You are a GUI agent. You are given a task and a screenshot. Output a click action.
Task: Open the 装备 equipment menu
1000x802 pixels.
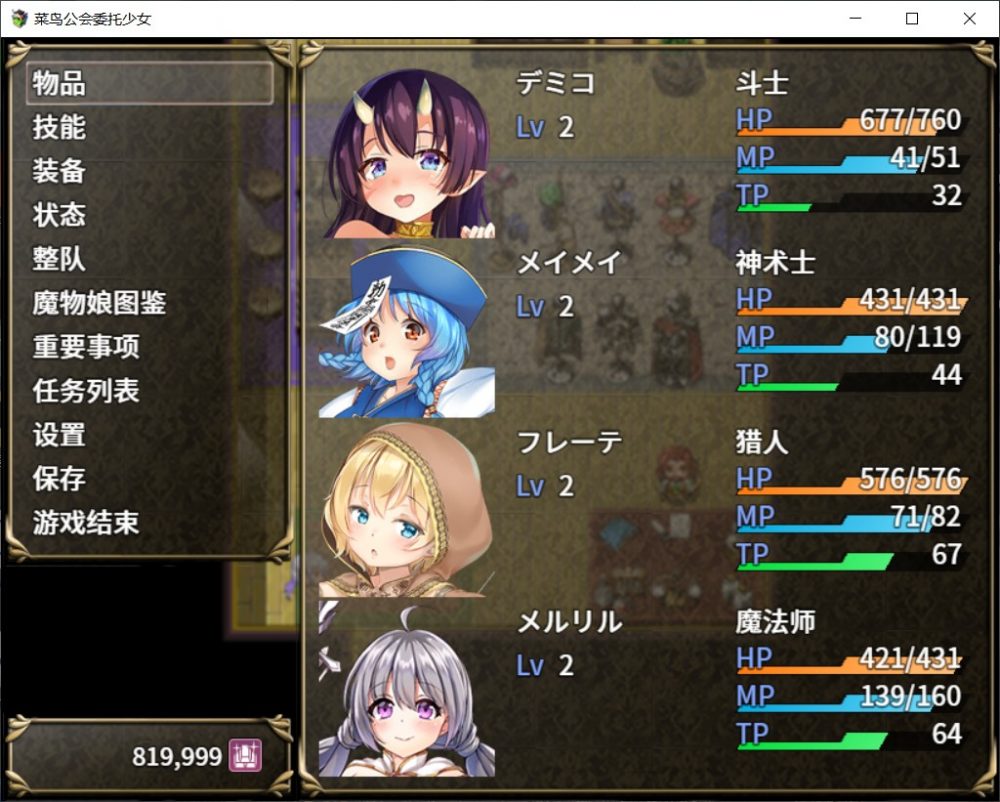pyautogui.click(x=150, y=172)
